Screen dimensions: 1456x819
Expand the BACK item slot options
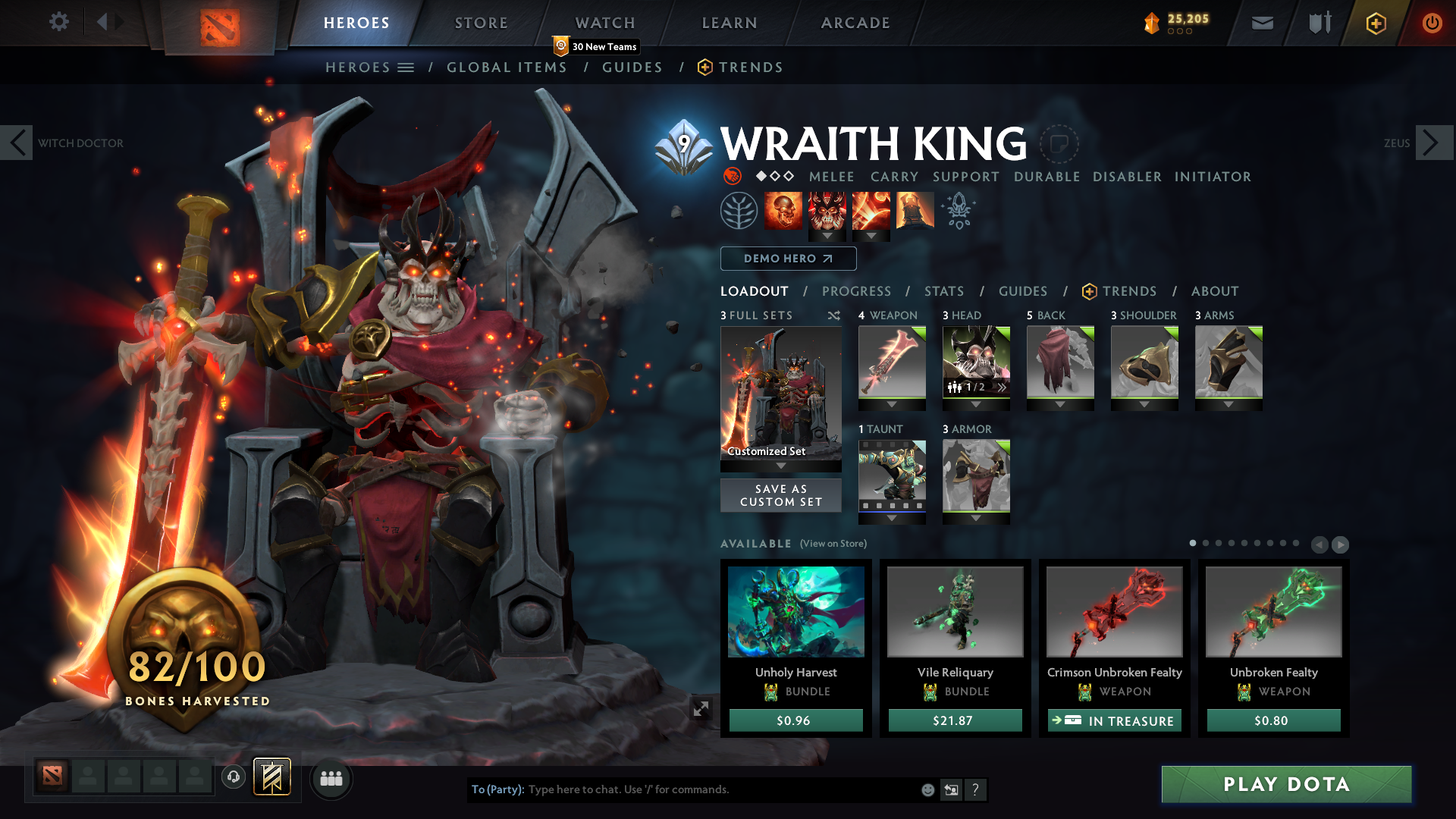(x=1060, y=404)
